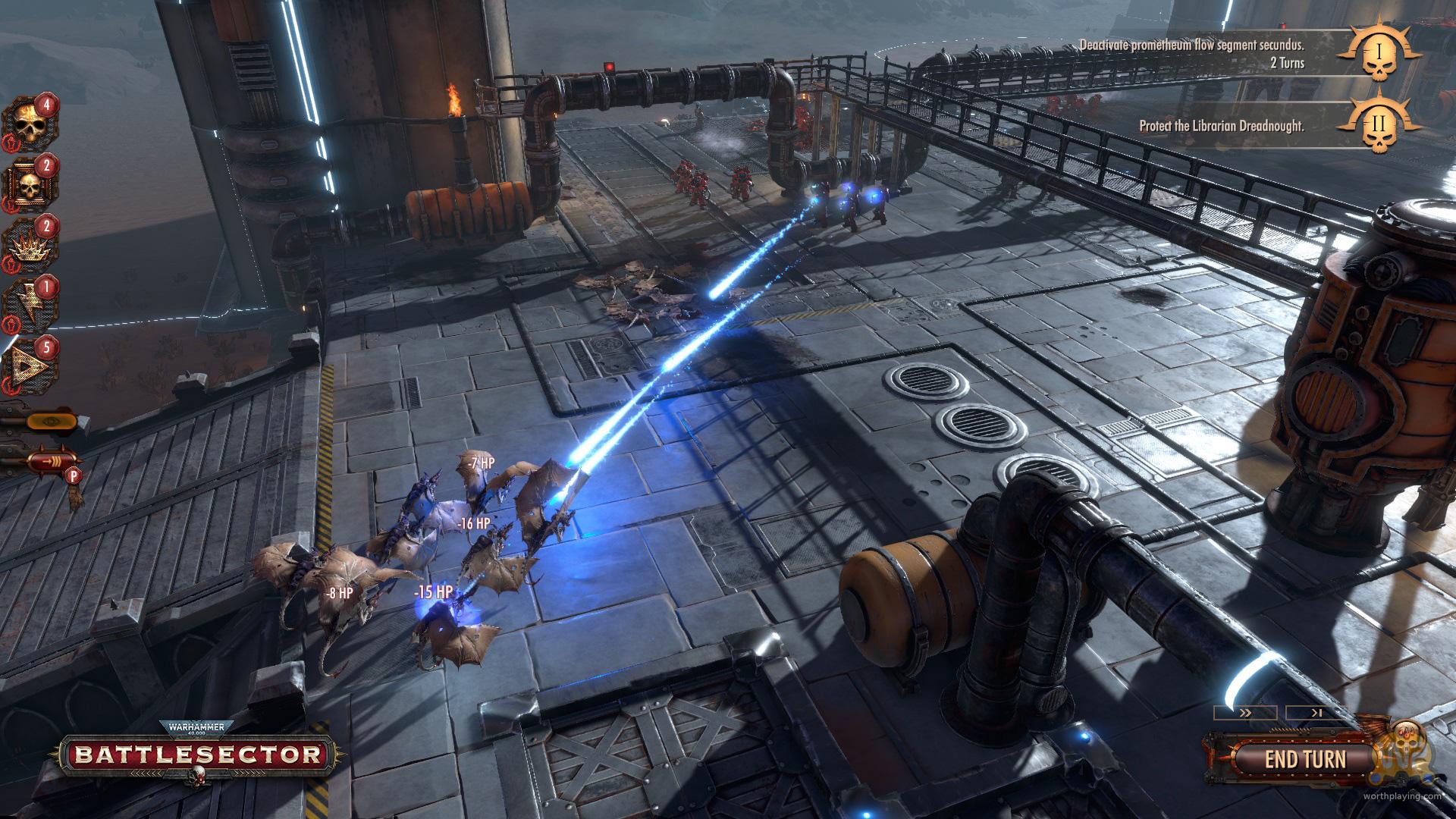
Task: Select the objective II skull marker
Action: click(1379, 126)
